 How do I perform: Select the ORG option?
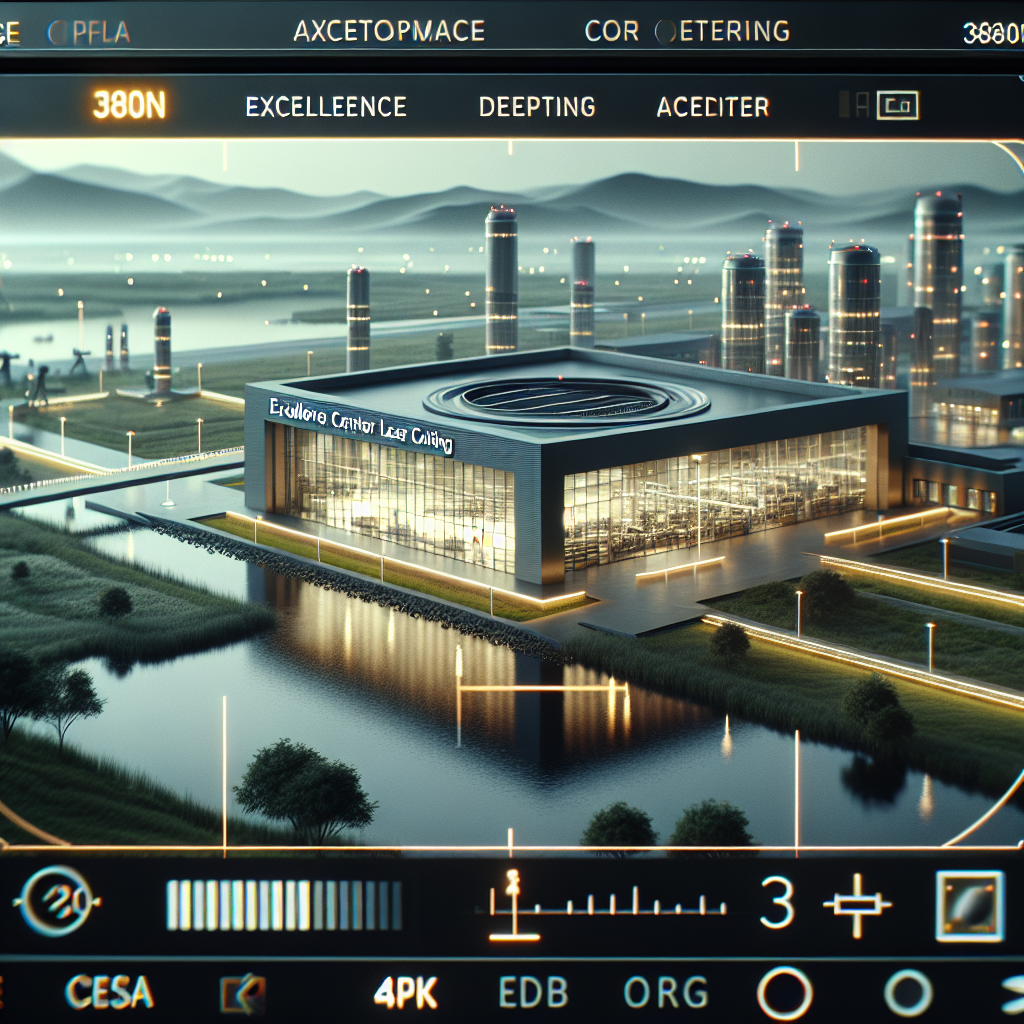coord(665,993)
